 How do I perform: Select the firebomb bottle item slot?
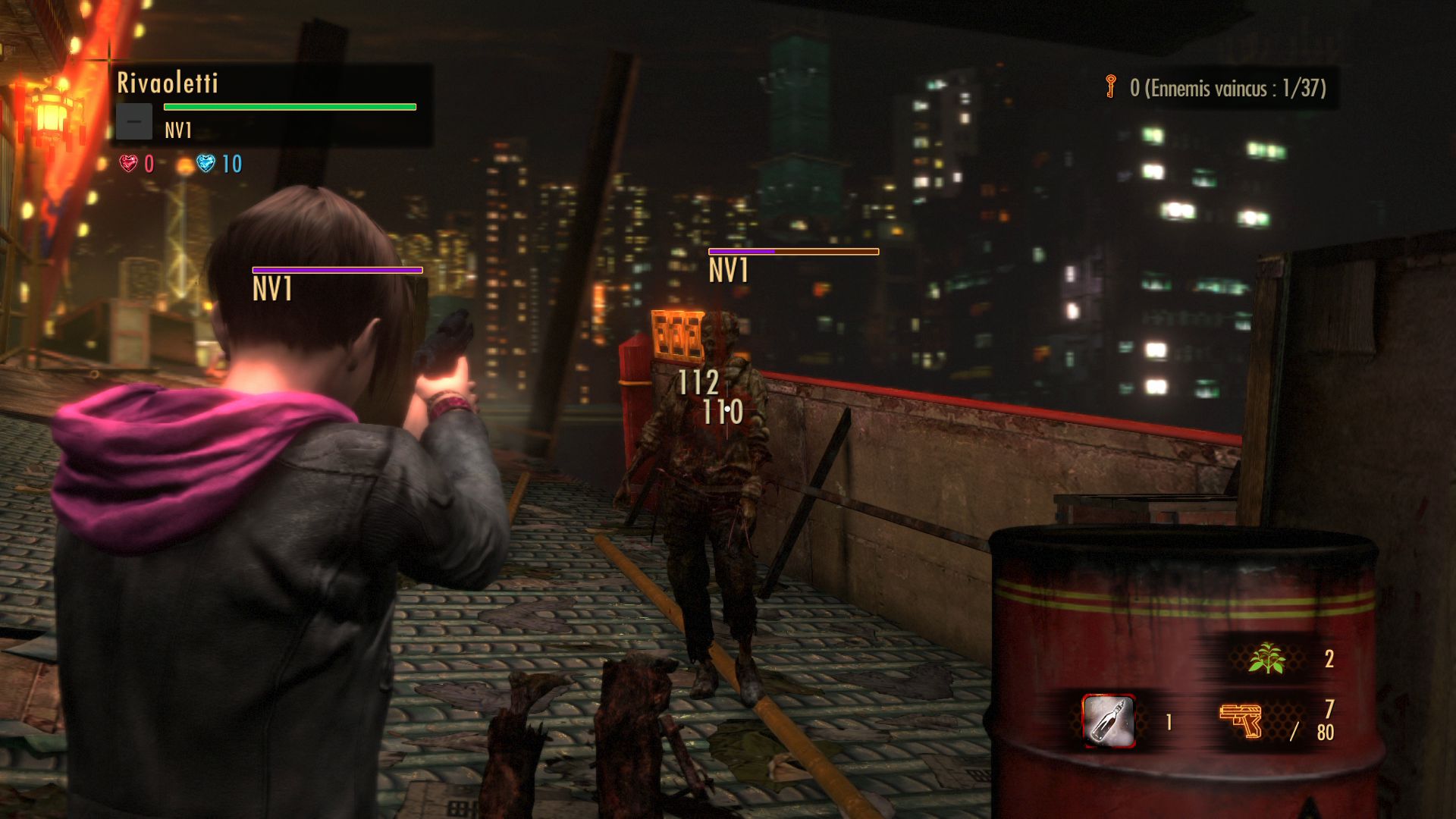[x=1108, y=720]
